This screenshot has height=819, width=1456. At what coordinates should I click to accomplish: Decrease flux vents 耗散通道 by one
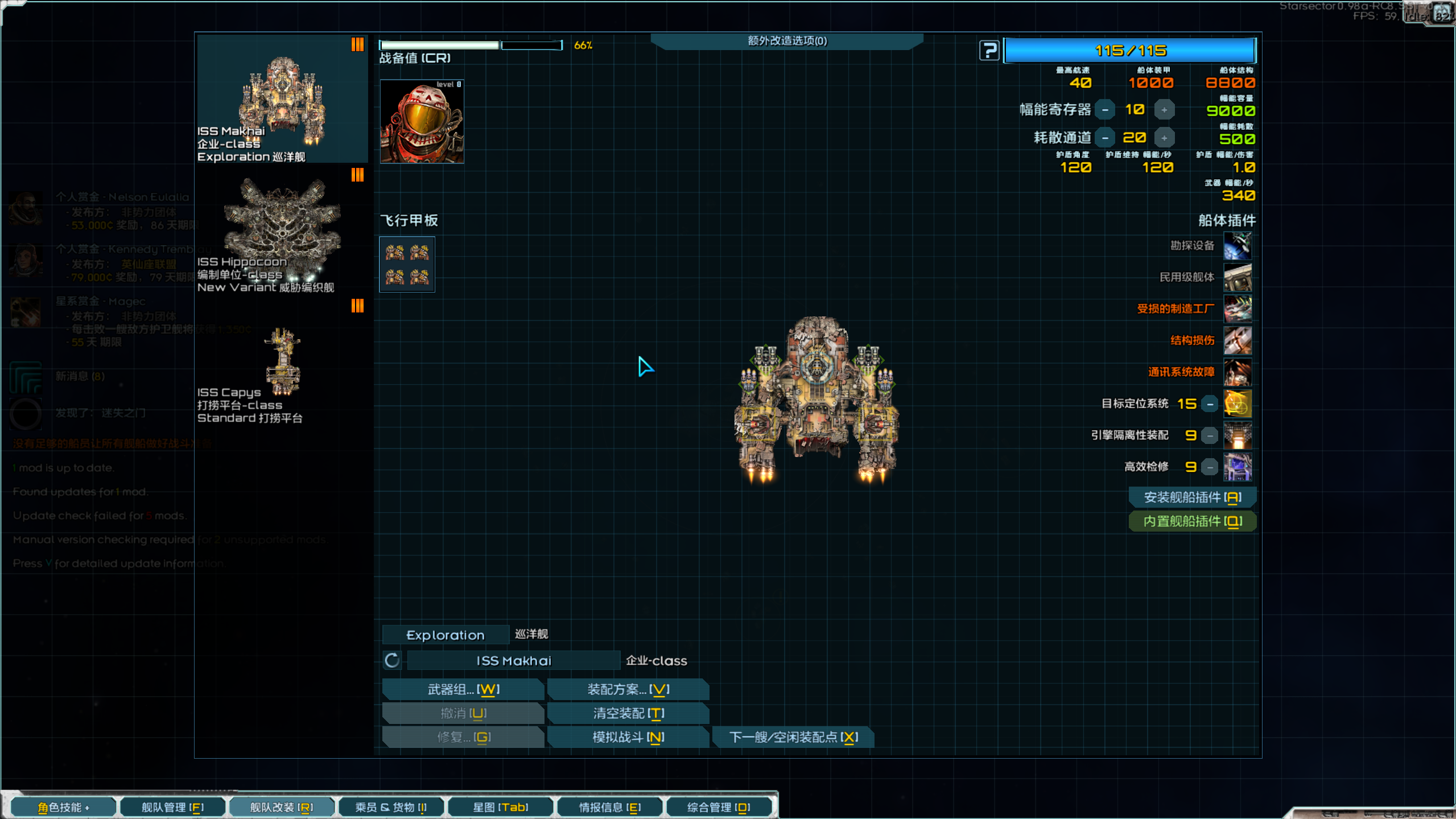point(1105,138)
